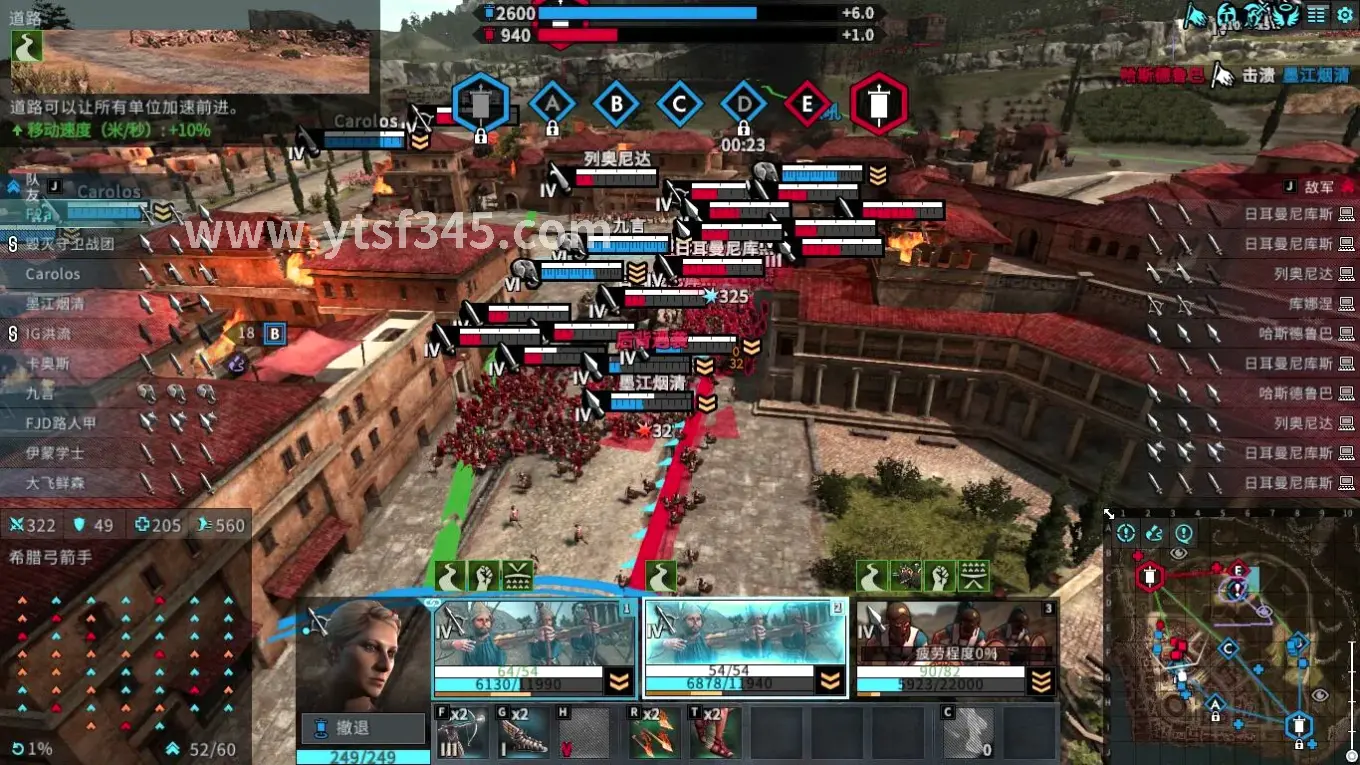
Task: Open the settings gear icon
Action: [x=1346, y=15]
